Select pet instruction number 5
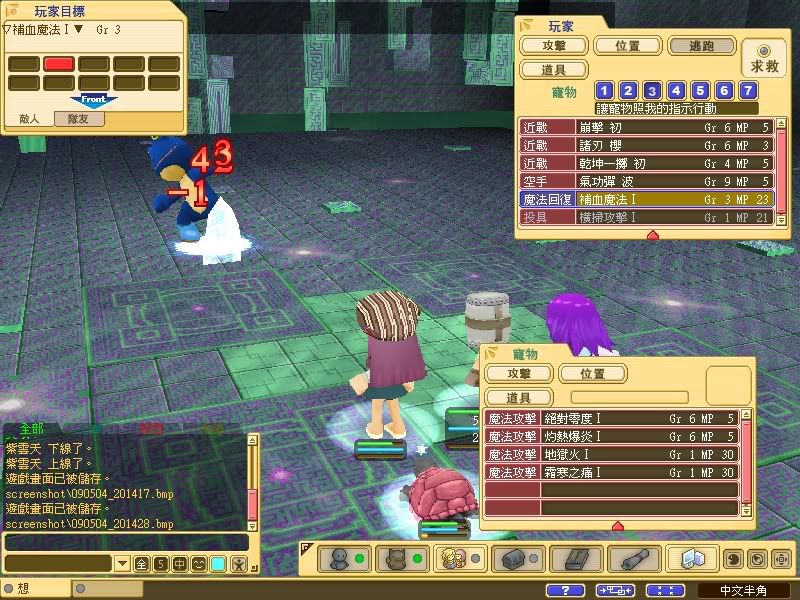Image resolution: width=800 pixels, height=600 pixels. tap(699, 91)
